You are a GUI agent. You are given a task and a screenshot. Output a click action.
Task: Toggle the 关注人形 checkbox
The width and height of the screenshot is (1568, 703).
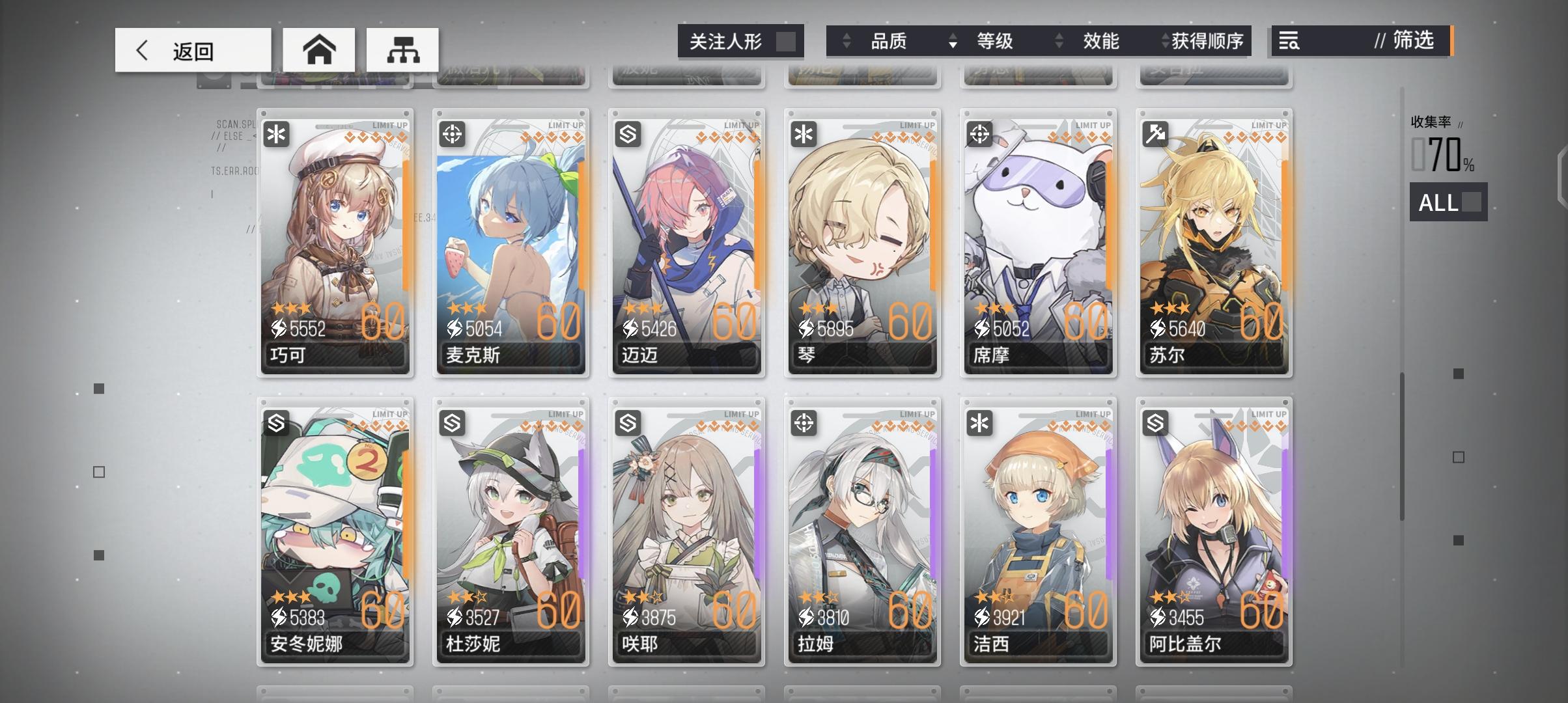(x=785, y=41)
